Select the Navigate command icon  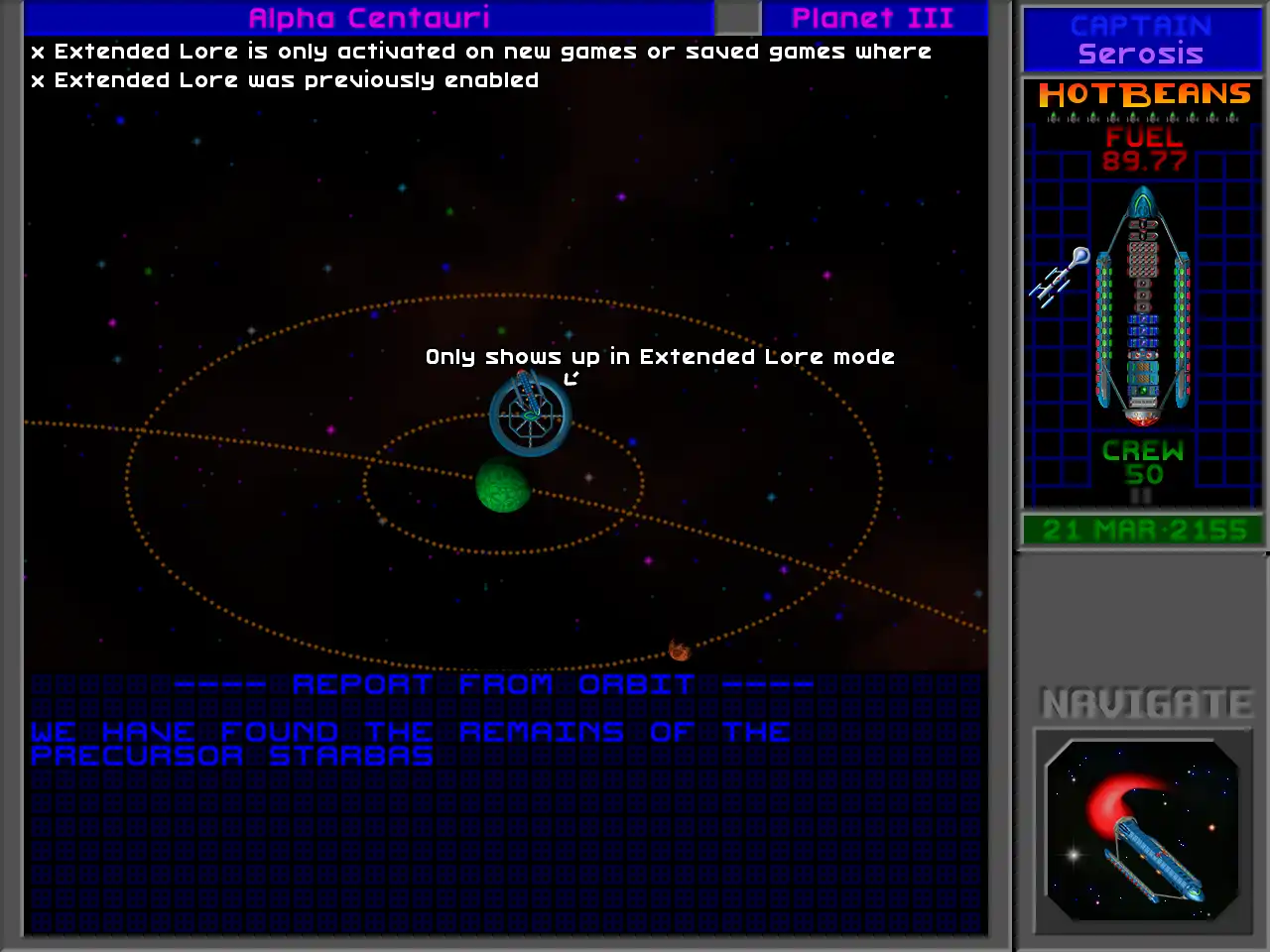tap(1142, 830)
